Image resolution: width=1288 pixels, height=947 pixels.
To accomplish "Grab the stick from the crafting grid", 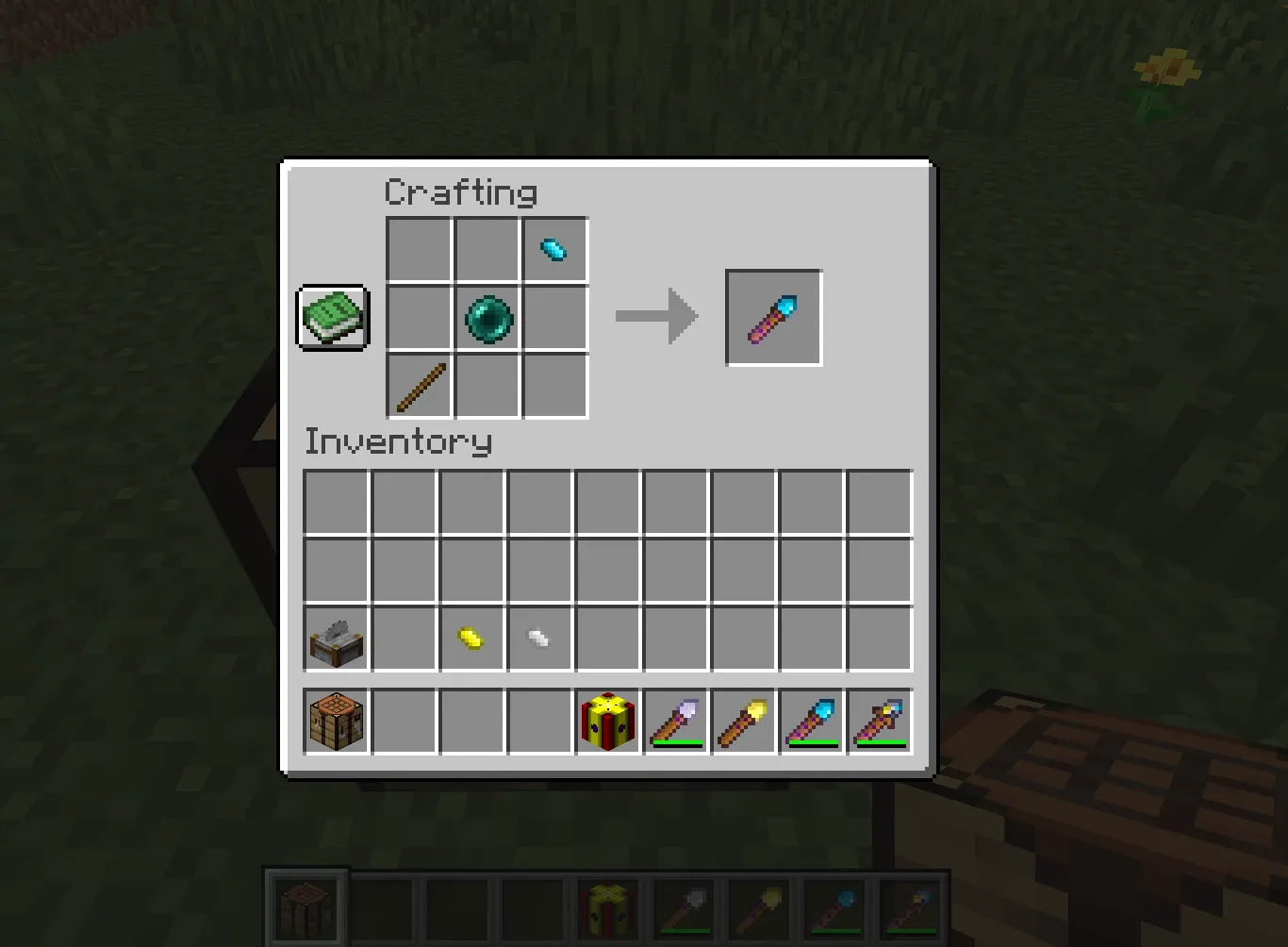I will point(419,386).
